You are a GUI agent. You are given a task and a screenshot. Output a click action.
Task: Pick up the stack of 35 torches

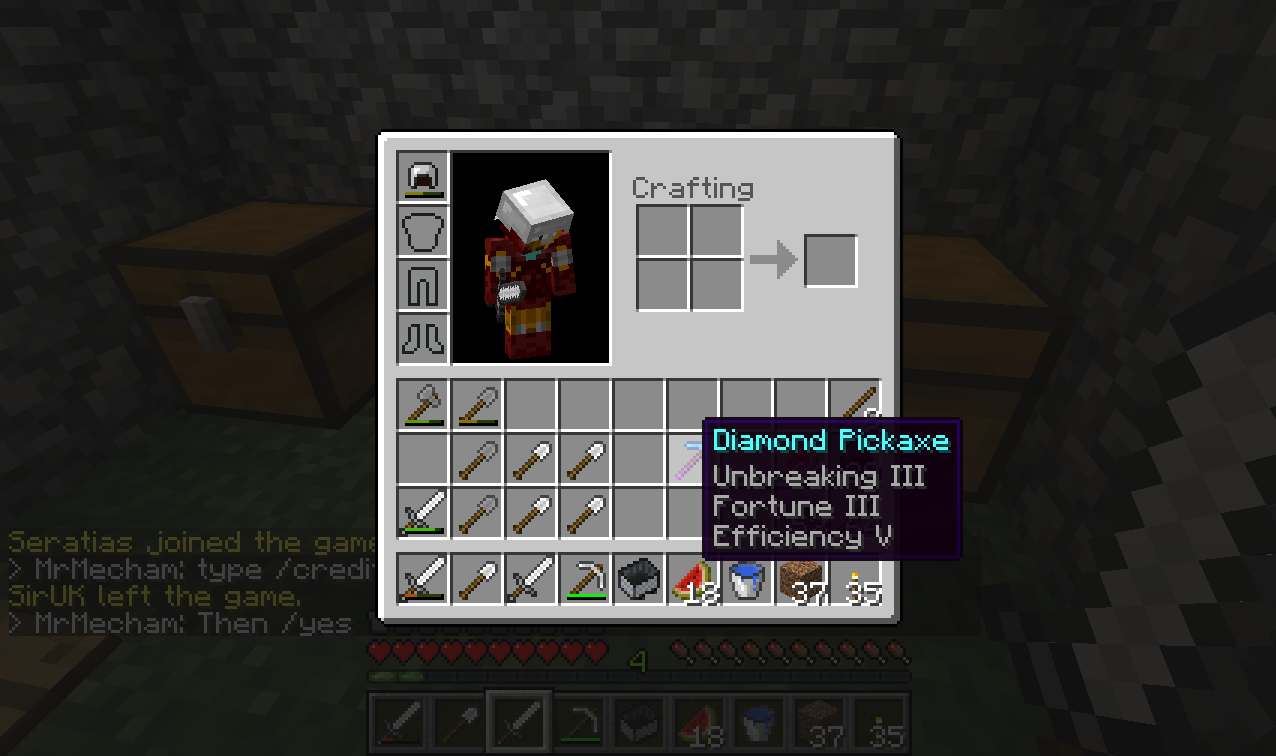[855, 580]
